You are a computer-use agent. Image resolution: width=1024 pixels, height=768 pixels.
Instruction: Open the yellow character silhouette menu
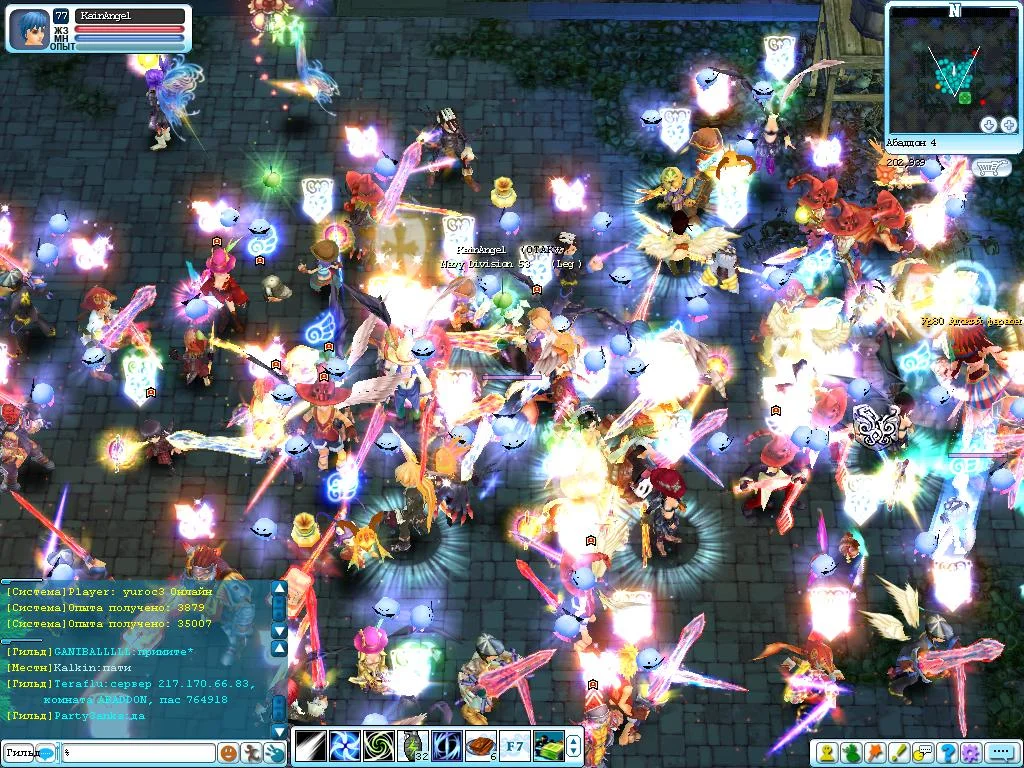coord(828,752)
